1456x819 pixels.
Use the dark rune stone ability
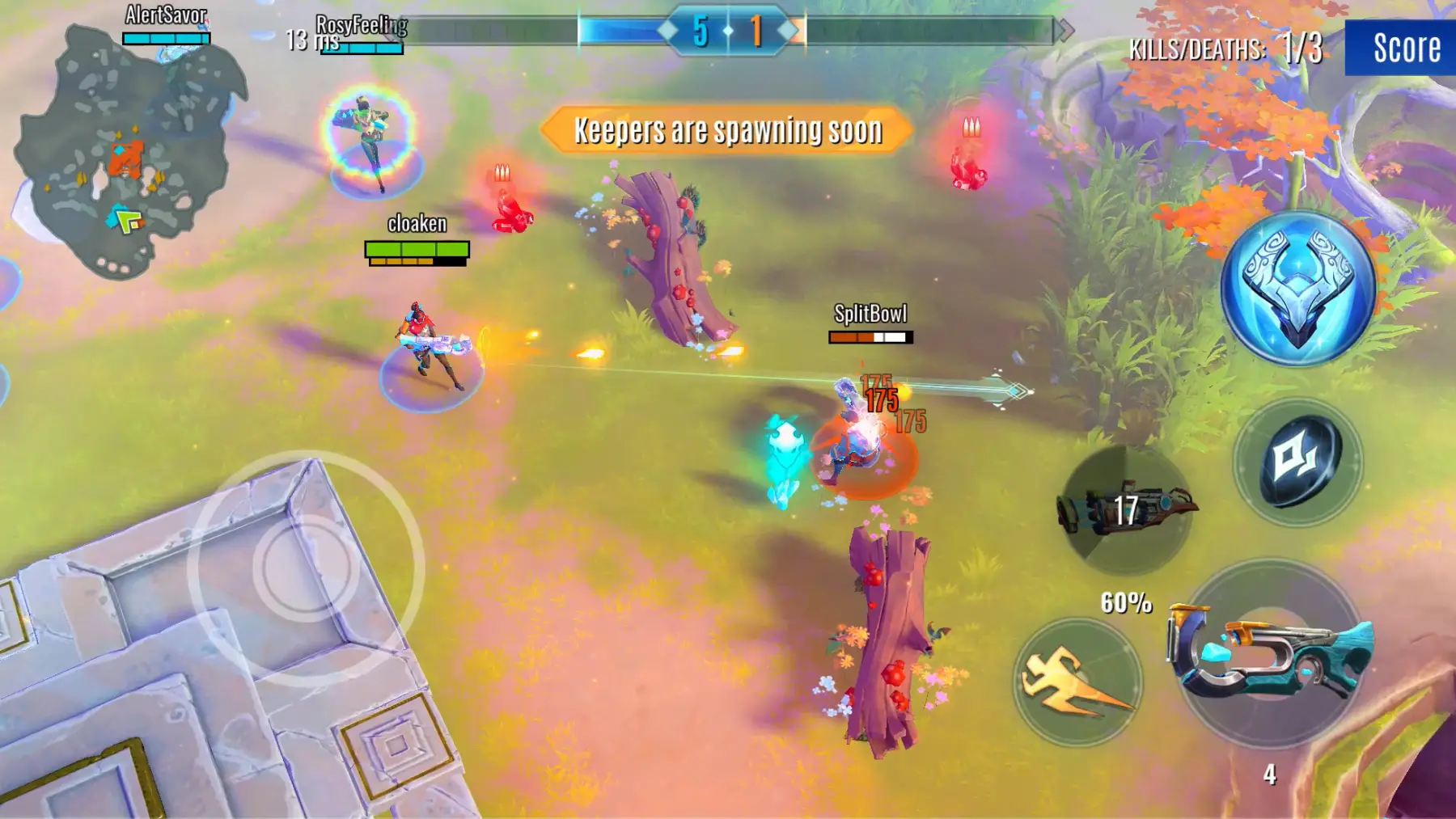point(1298,462)
